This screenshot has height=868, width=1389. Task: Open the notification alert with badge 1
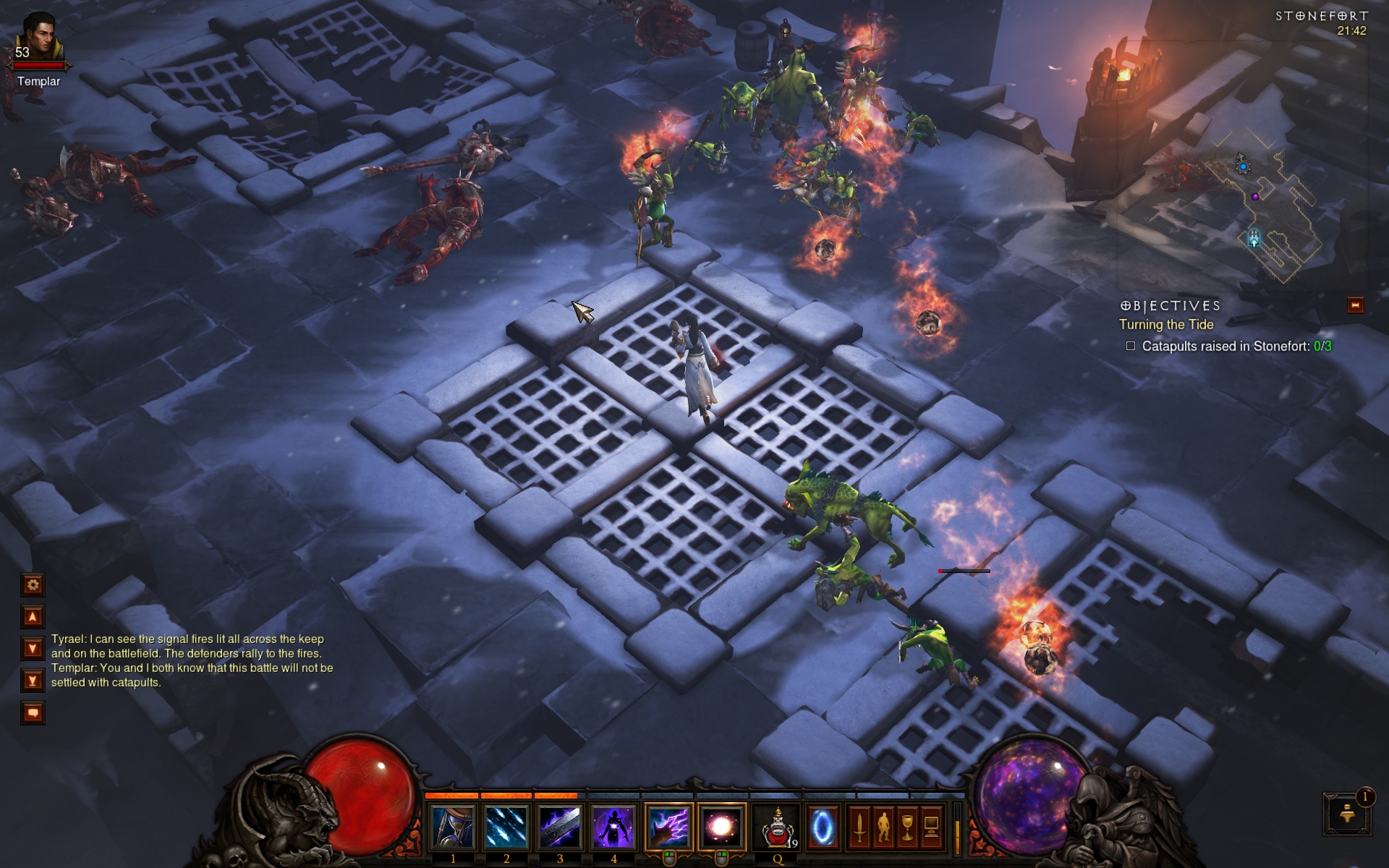pyautogui.click(x=1347, y=813)
